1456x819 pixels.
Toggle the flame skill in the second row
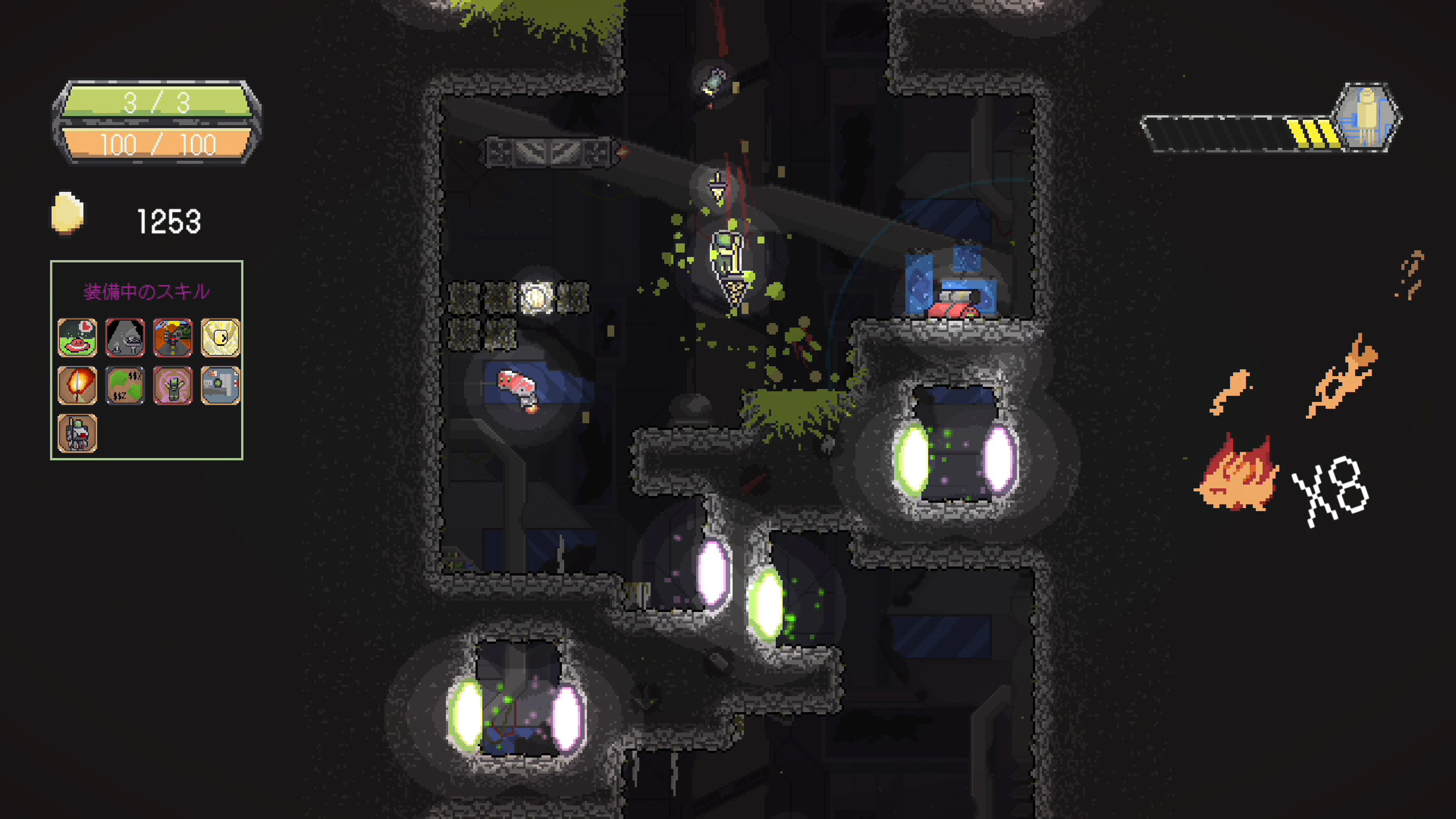coord(77,386)
